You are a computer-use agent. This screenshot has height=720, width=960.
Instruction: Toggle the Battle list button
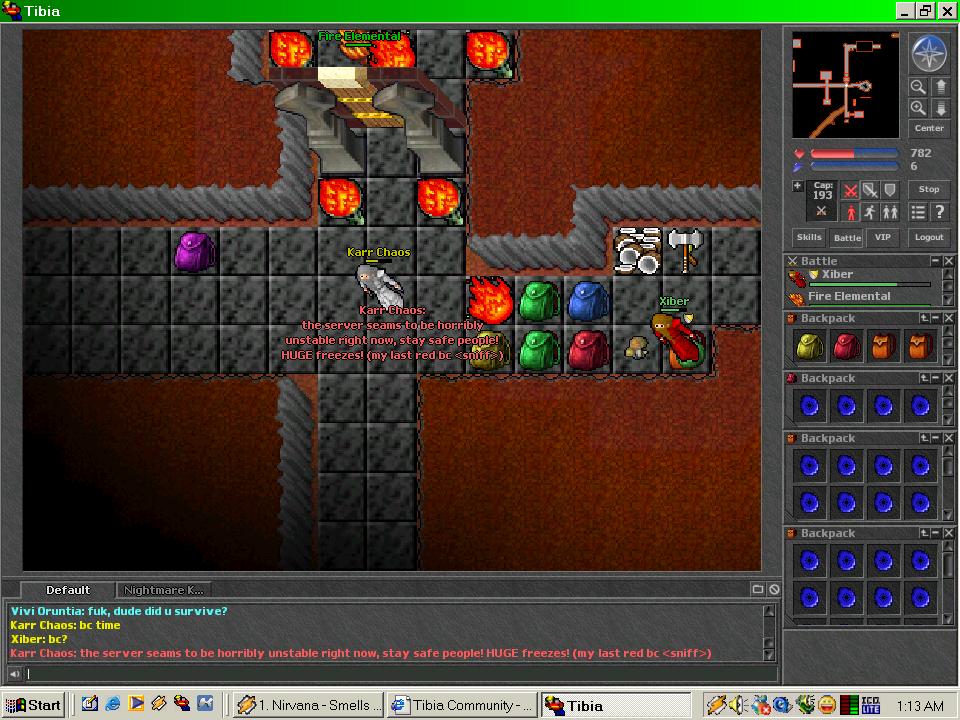(847, 238)
